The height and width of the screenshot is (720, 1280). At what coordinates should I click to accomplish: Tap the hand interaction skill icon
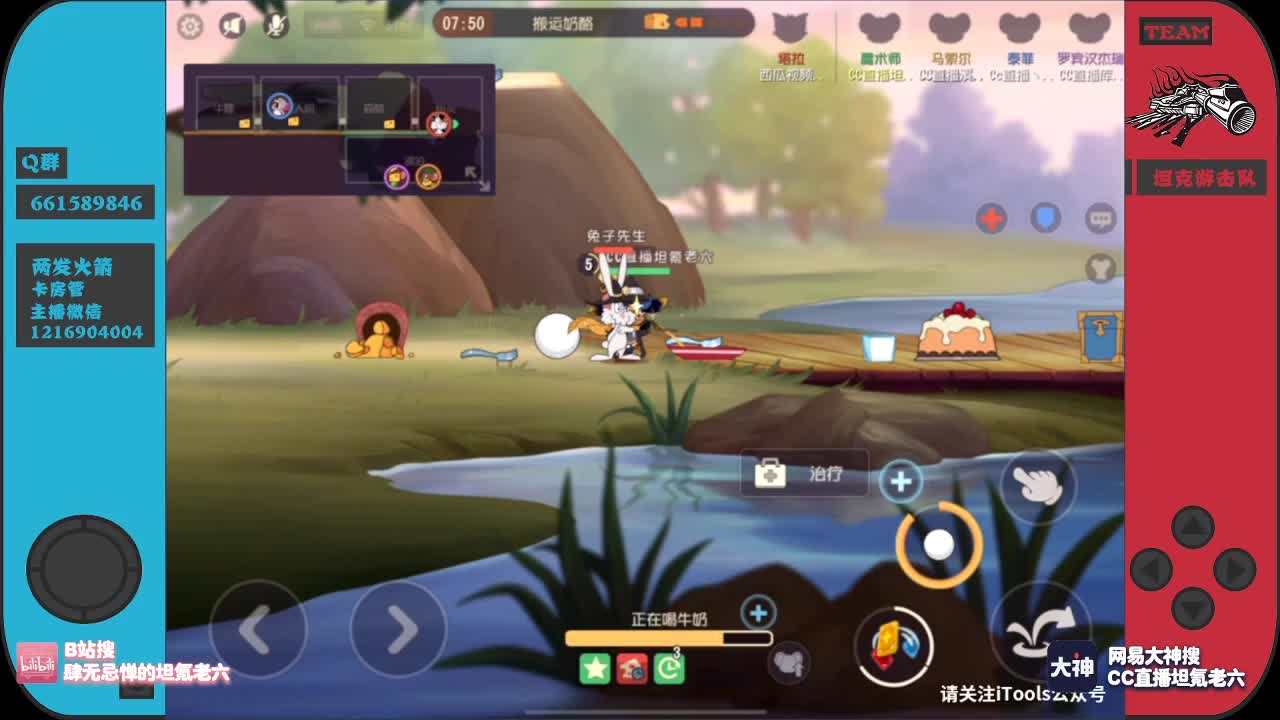click(x=1038, y=489)
